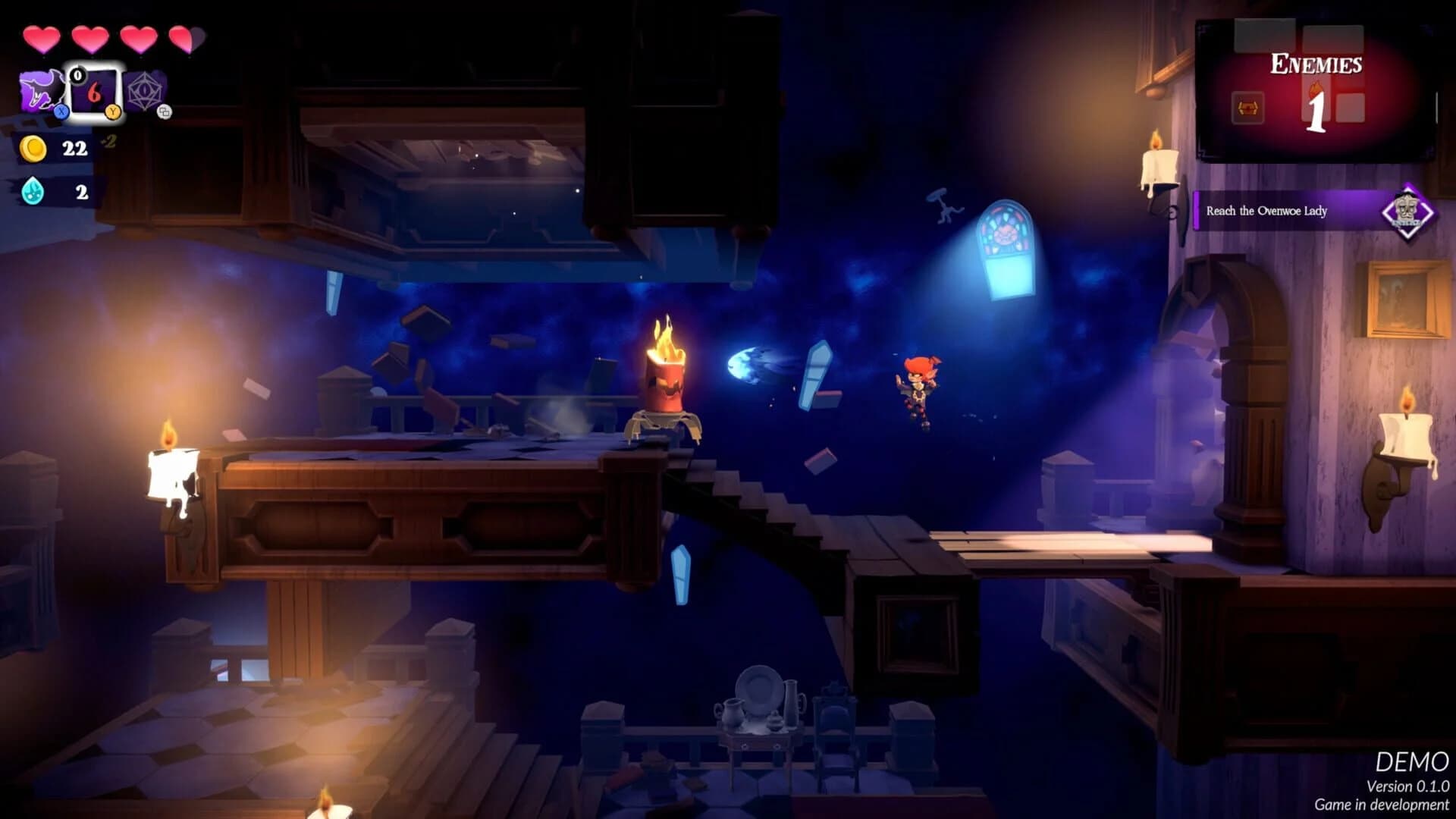1456x819 pixels.
Task: Click the swap-cards button beside the dice icon
Action: (x=165, y=112)
